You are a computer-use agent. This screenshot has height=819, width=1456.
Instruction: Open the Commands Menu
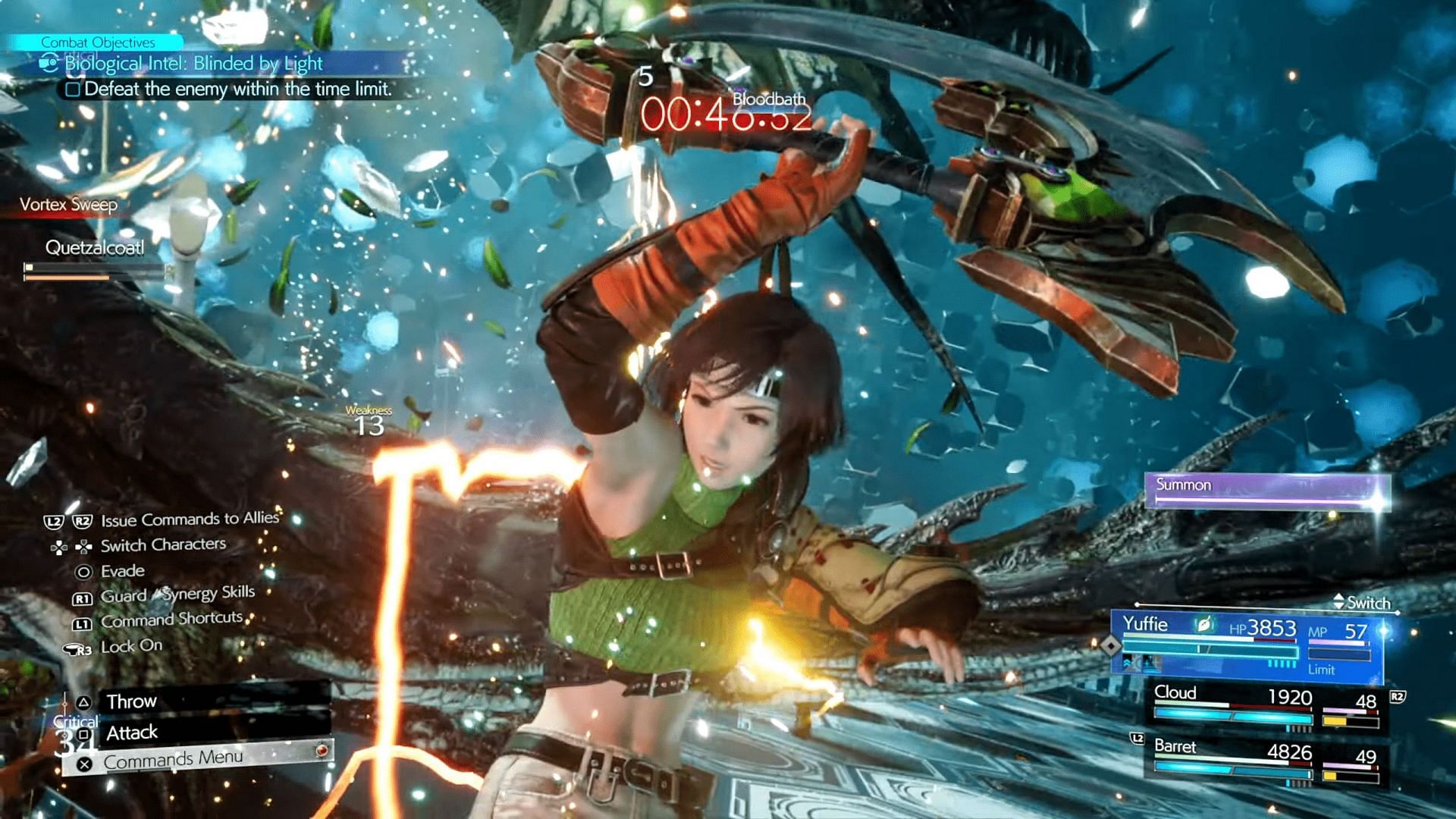[x=173, y=759]
